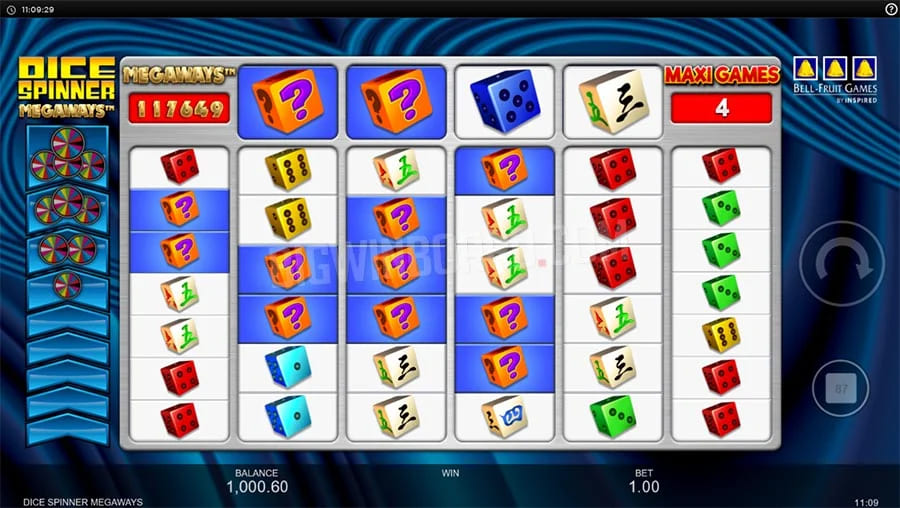Open the help question mark icon
The image size is (900, 508).
[x=891, y=8]
